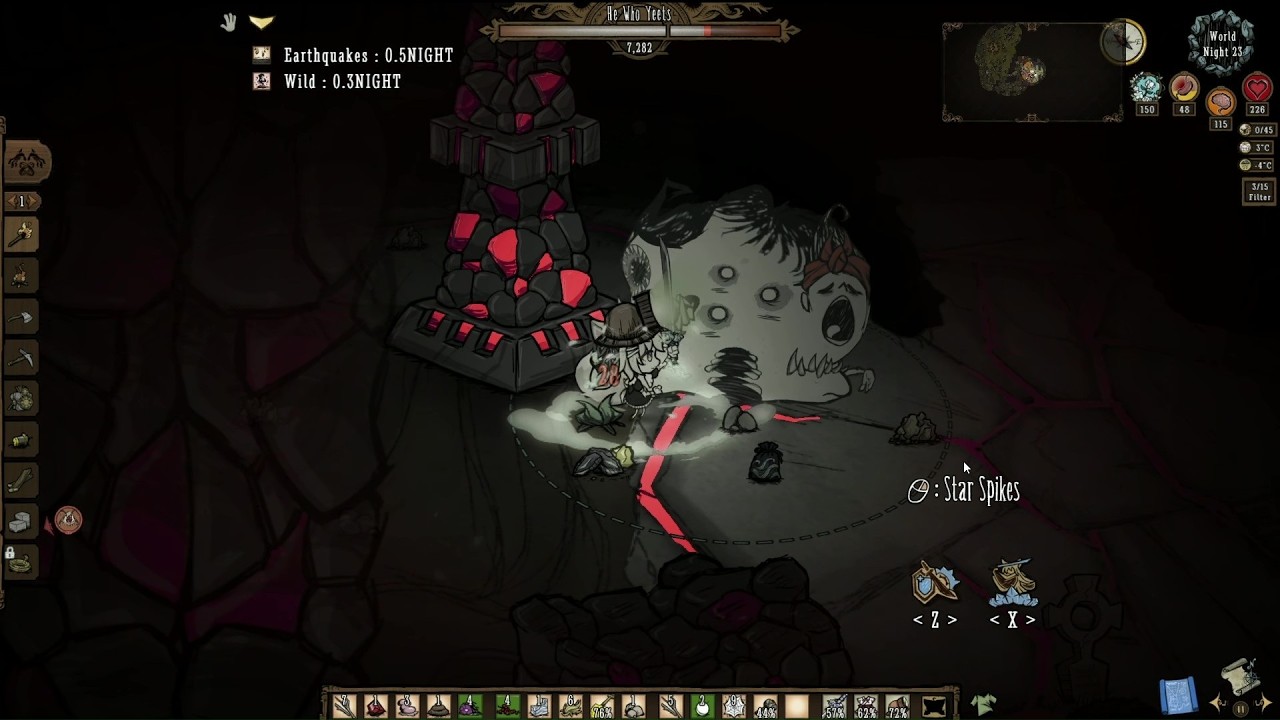Viewport: 1280px width, 720px height.
Task: Select the 76% durability item slot
Action: [601, 706]
